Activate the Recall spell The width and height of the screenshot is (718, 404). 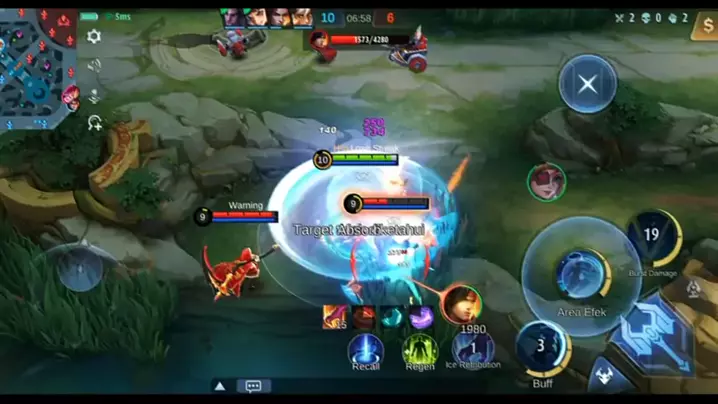pos(365,349)
